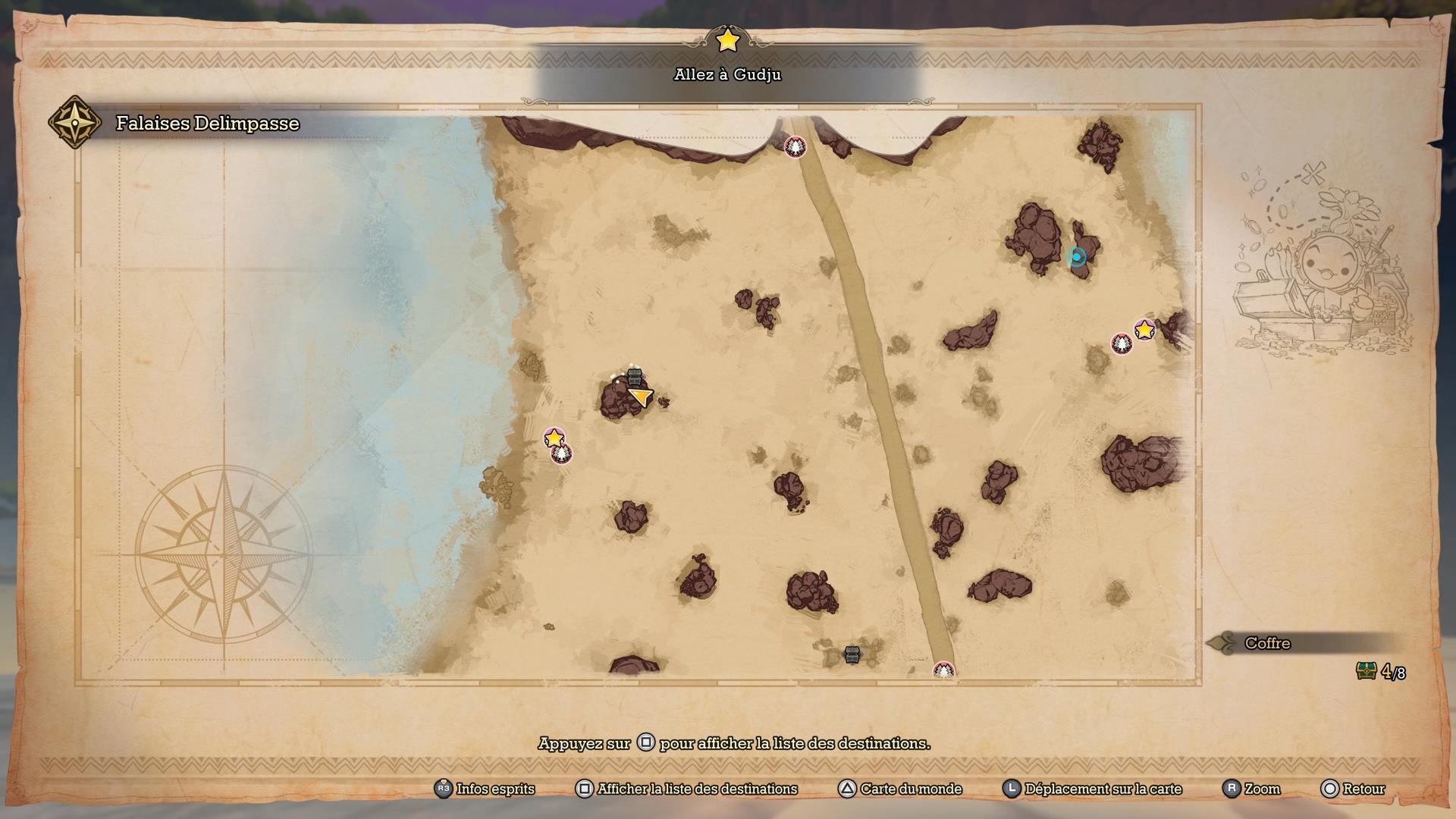The height and width of the screenshot is (819, 1456).
Task: Select the cyan circle marker on the map
Action: pos(1076,257)
